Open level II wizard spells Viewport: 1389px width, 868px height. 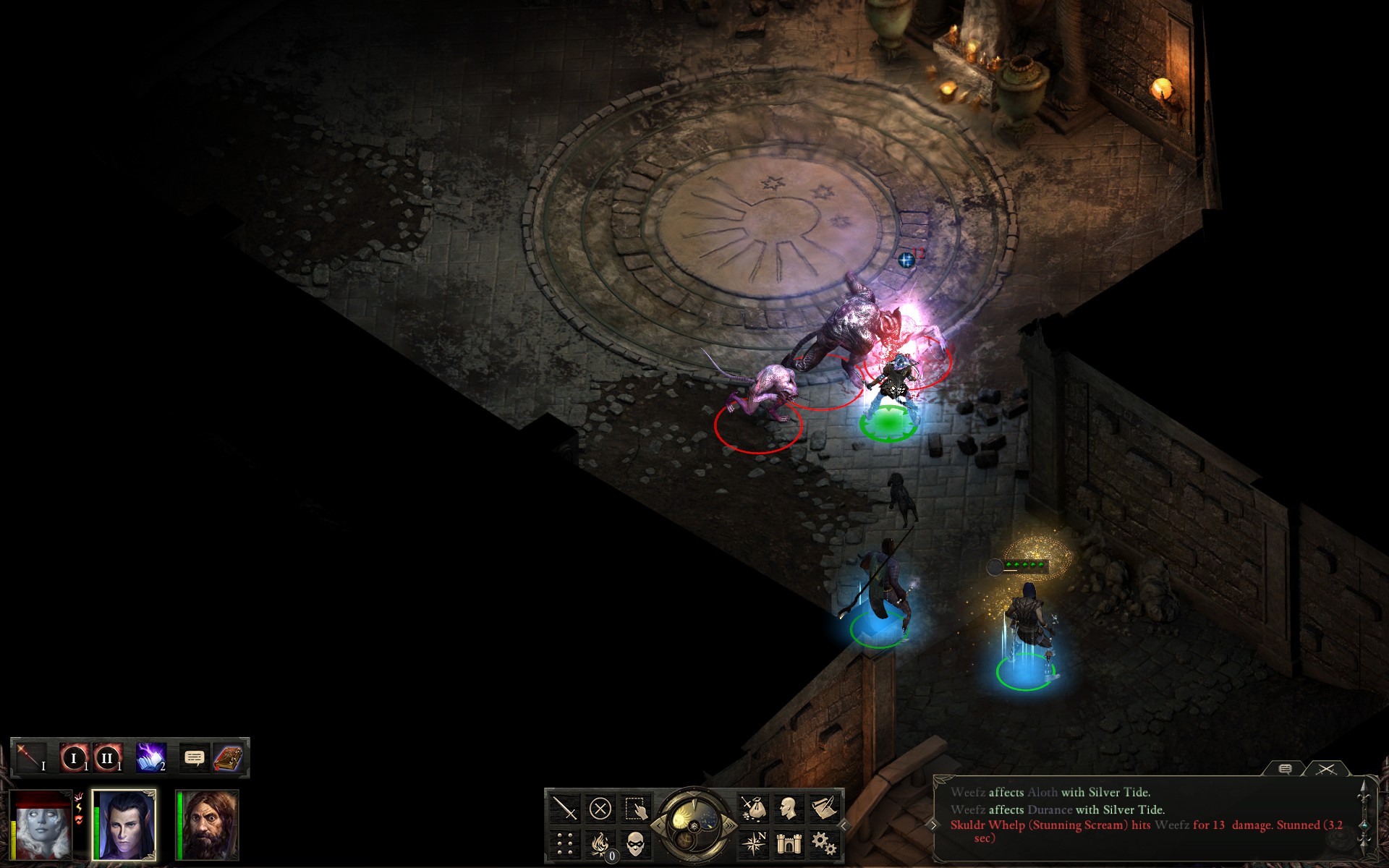[107, 758]
